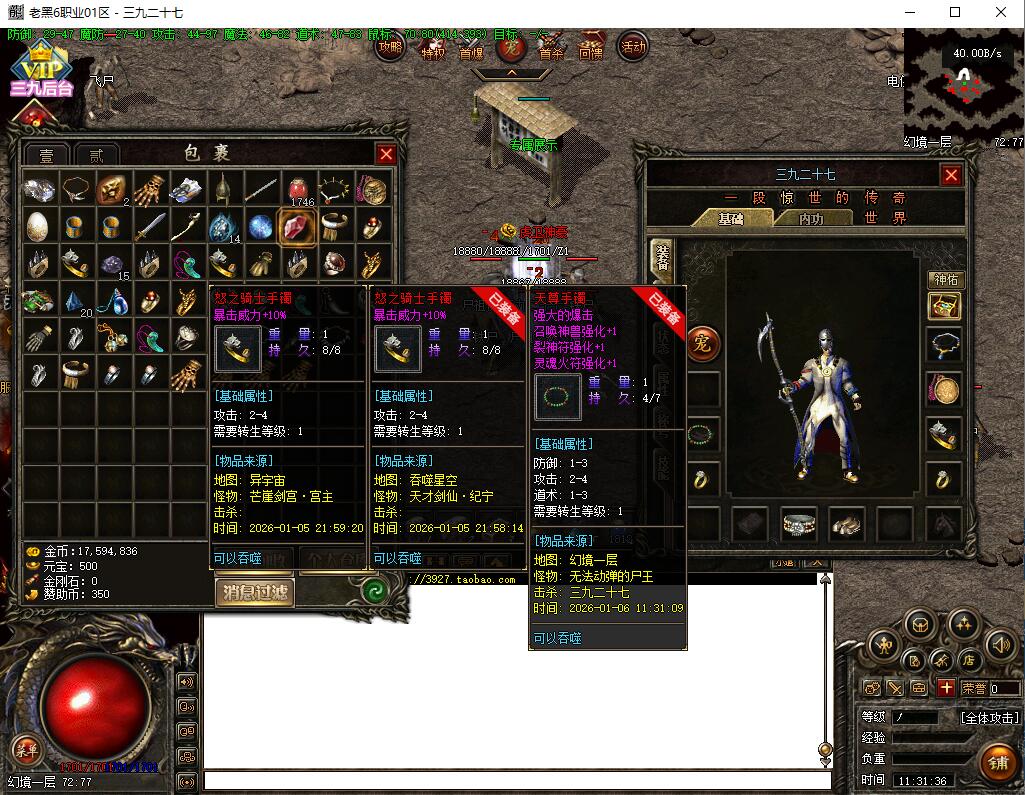The height and width of the screenshot is (795, 1025).
Task: Click the 消息过滤 button
Action: pos(255,592)
